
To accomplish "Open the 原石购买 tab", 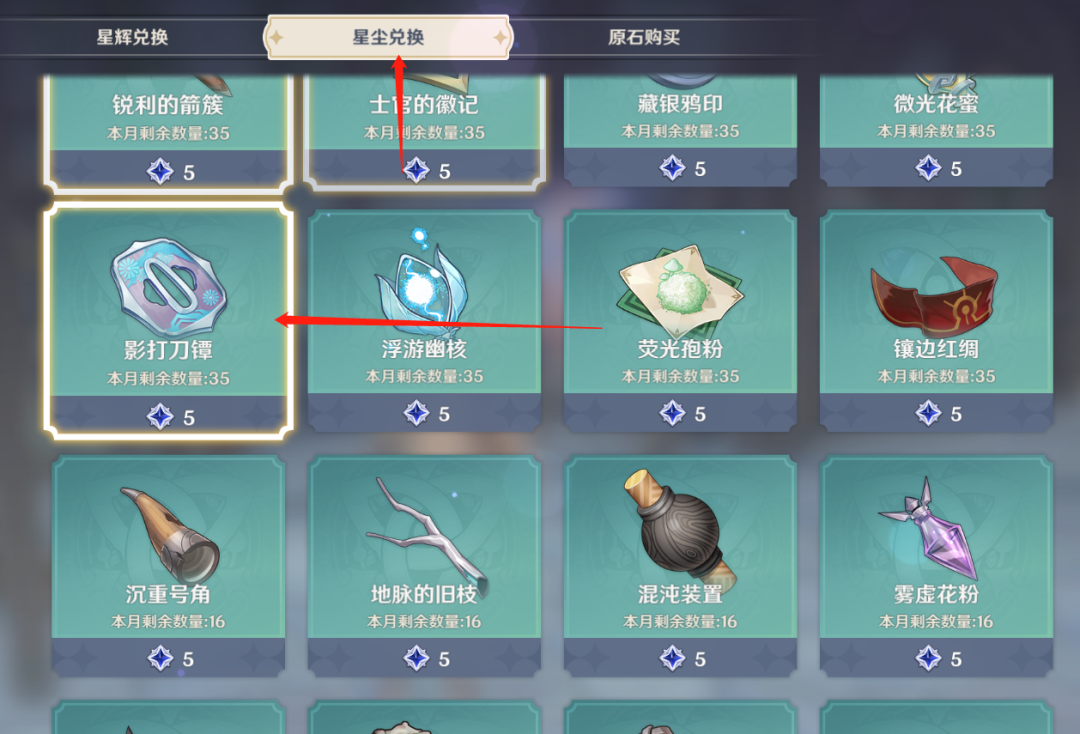I will (644, 38).
